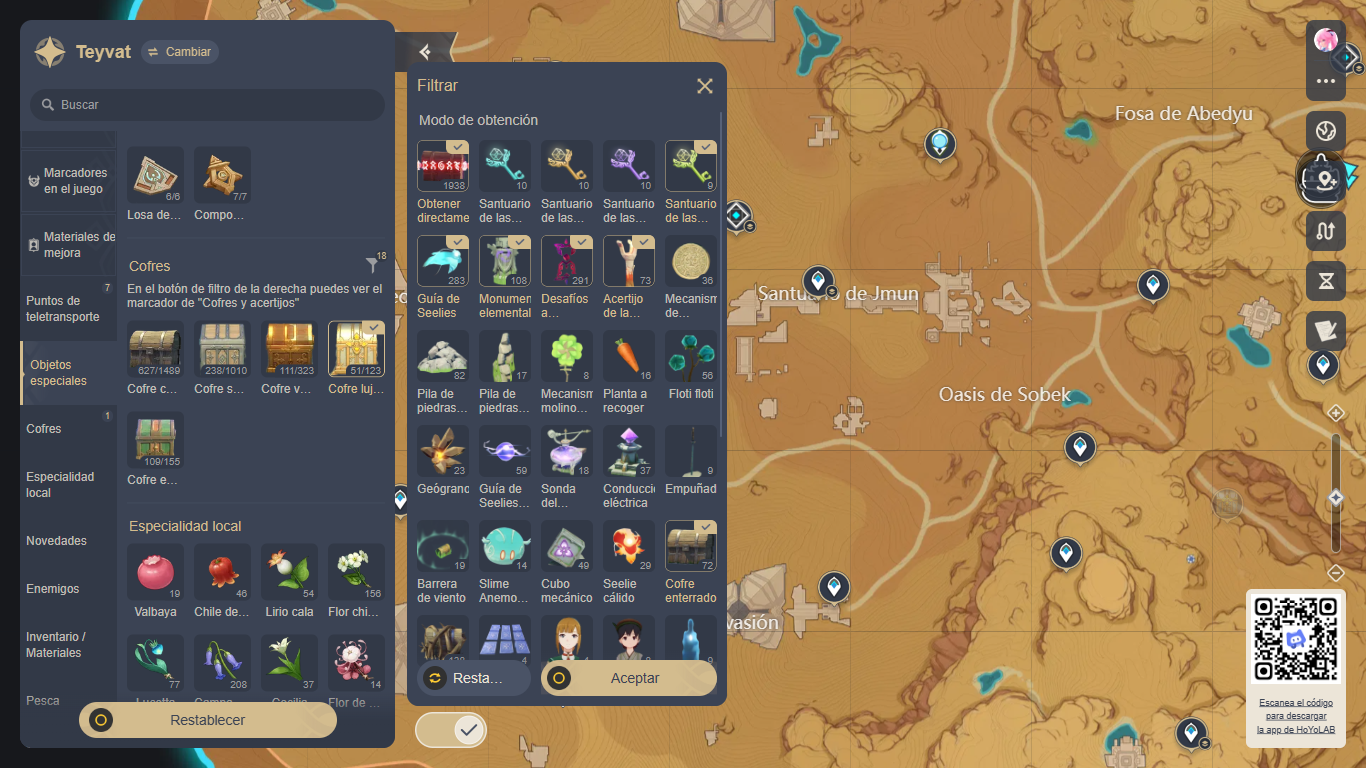Open the world selector icon on right toolbar
The width and height of the screenshot is (1366, 768).
pos(1325,129)
